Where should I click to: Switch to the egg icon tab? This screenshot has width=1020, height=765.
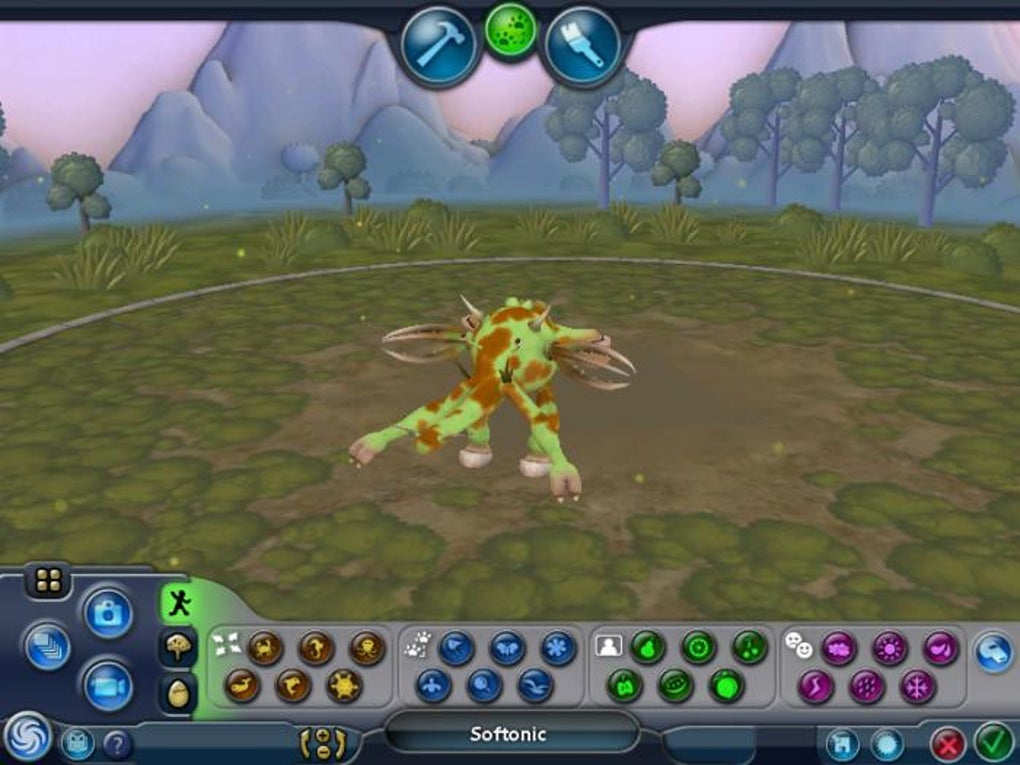pyautogui.click(x=178, y=693)
